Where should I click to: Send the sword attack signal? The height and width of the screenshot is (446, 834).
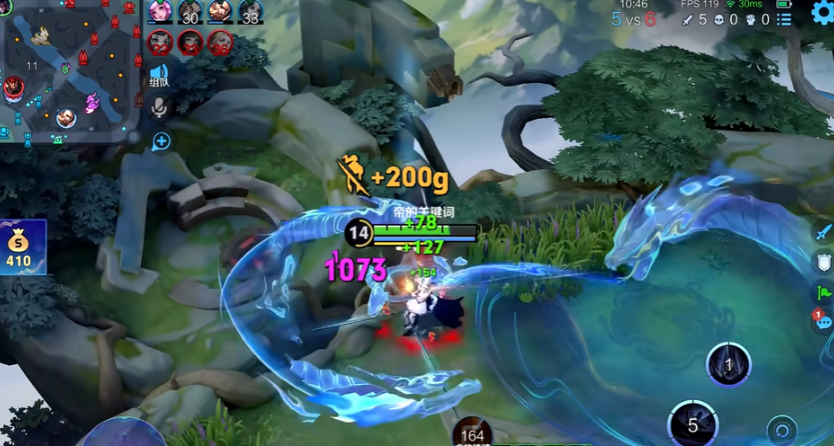click(823, 232)
